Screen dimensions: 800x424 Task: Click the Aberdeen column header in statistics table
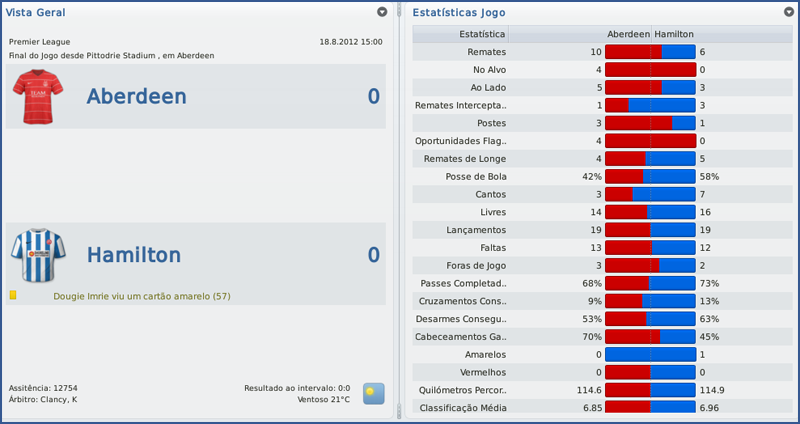click(x=629, y=34)
